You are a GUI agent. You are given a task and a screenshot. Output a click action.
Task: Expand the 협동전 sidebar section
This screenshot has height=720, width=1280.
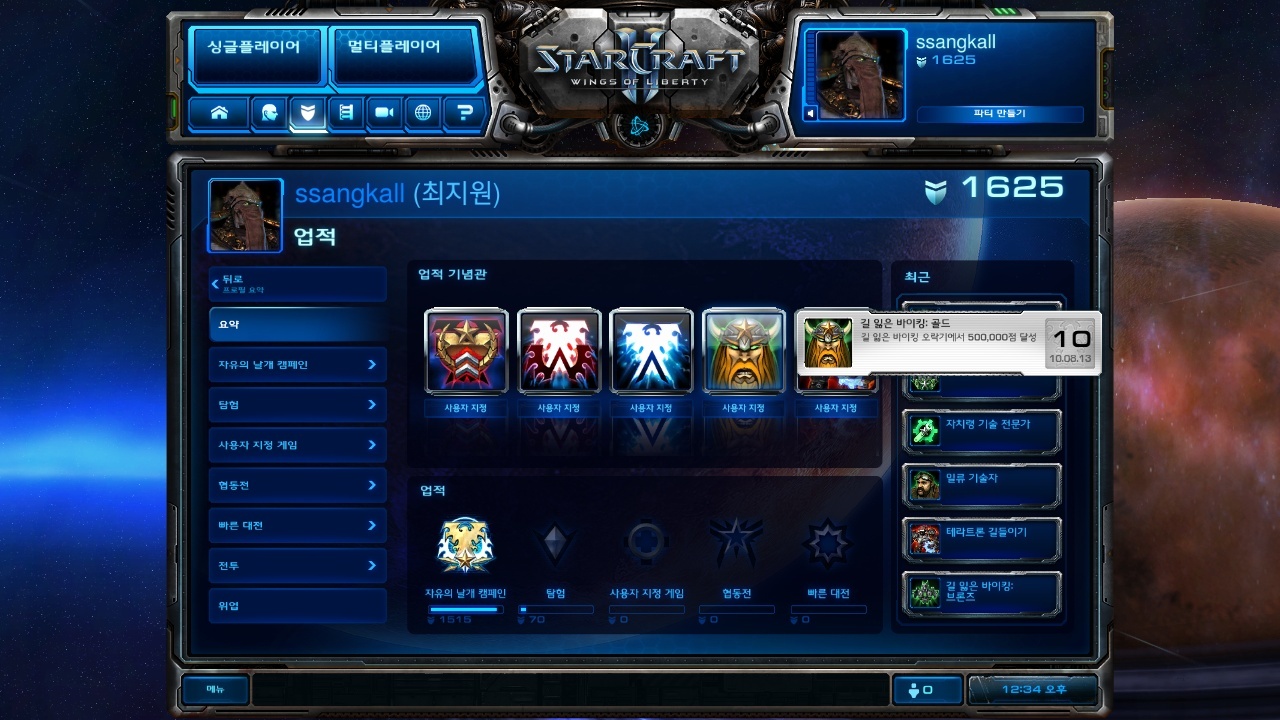pos(297,485)
